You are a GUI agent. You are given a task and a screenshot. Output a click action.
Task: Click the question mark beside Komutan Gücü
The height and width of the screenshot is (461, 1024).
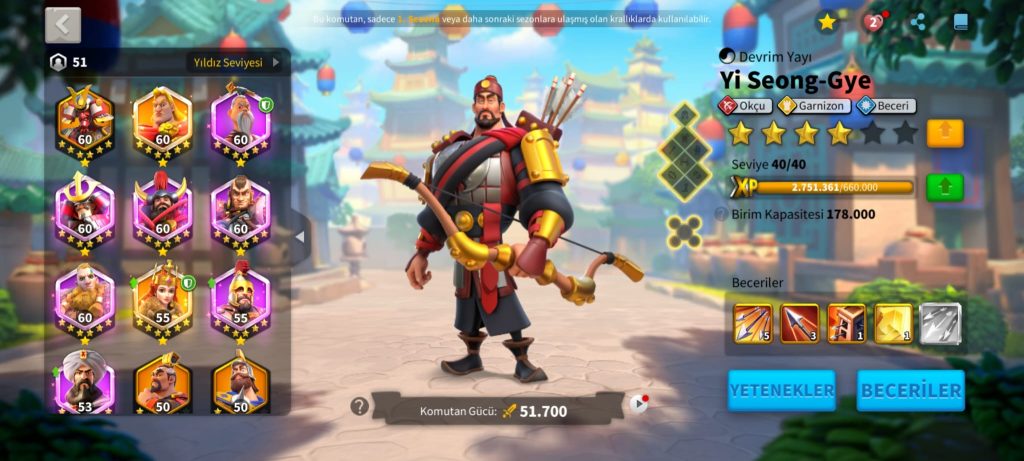click(359, 406)
